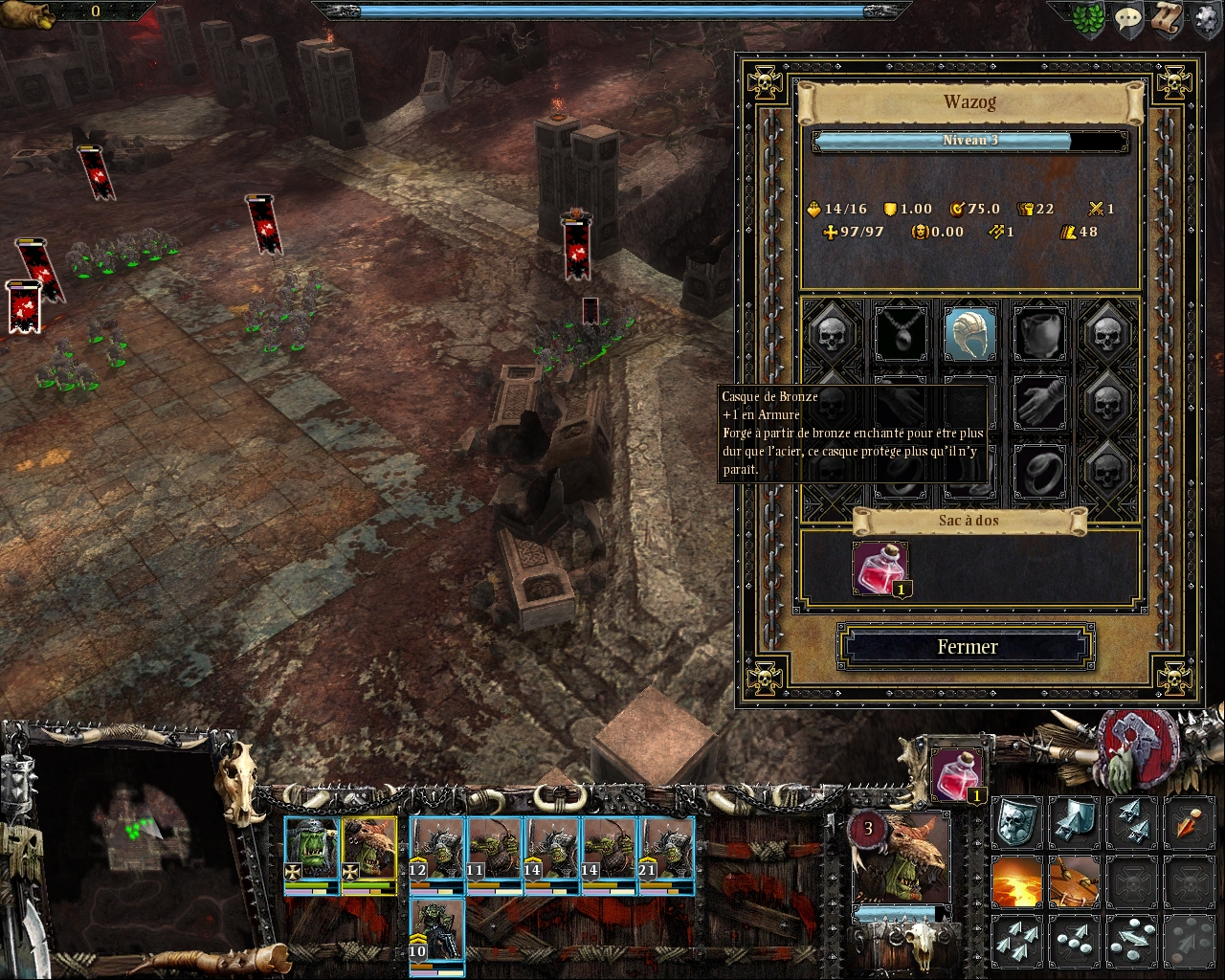Activate the war drum ability
Viewport: 1225px width, 980px height.
pos(1073,881)
